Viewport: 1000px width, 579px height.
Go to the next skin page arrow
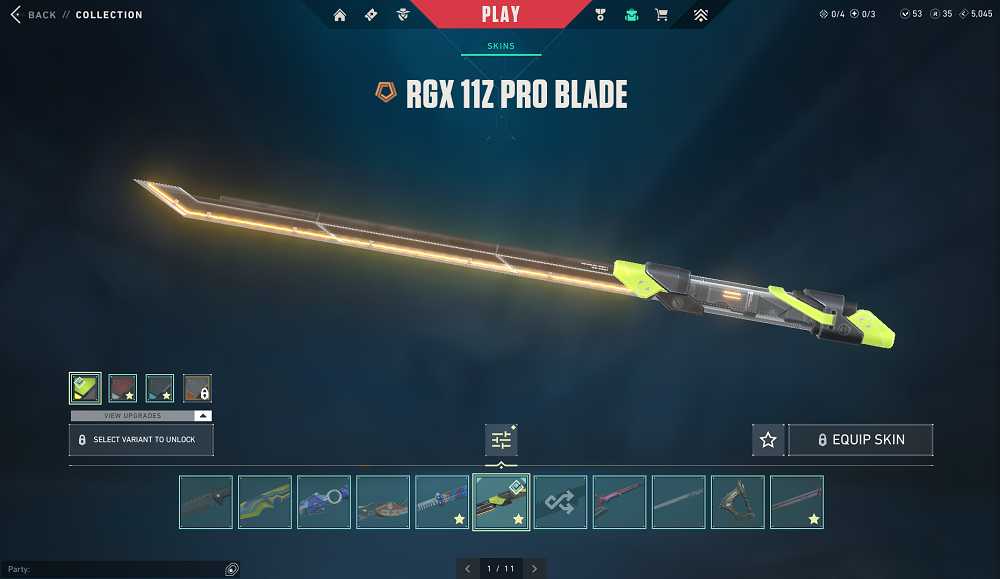pos(534,569)
